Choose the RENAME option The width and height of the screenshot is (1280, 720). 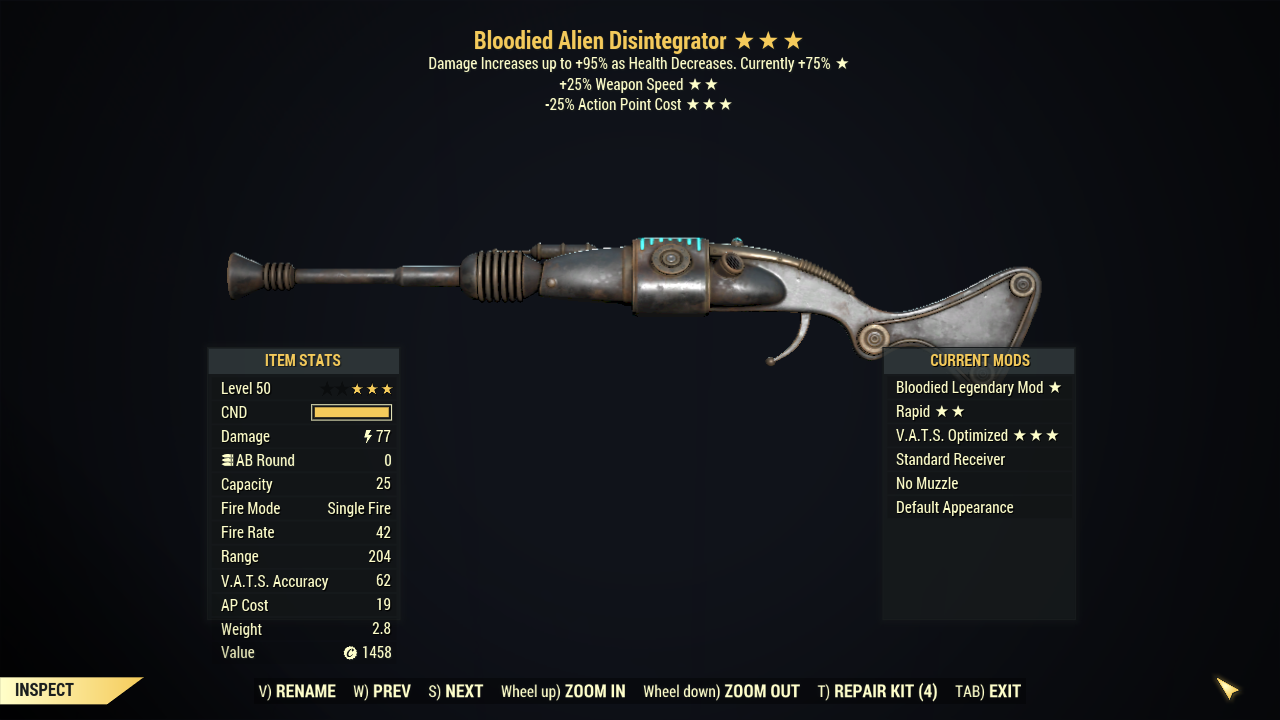point(297,691)
